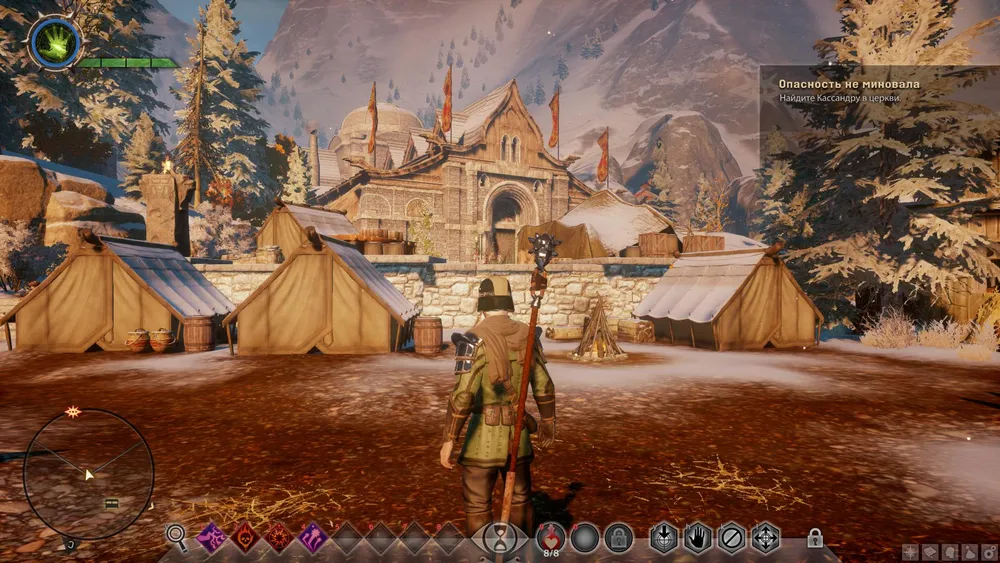Open the journal book icon
The width and height of the screenshot is (1000, 563).
[929, 552]
